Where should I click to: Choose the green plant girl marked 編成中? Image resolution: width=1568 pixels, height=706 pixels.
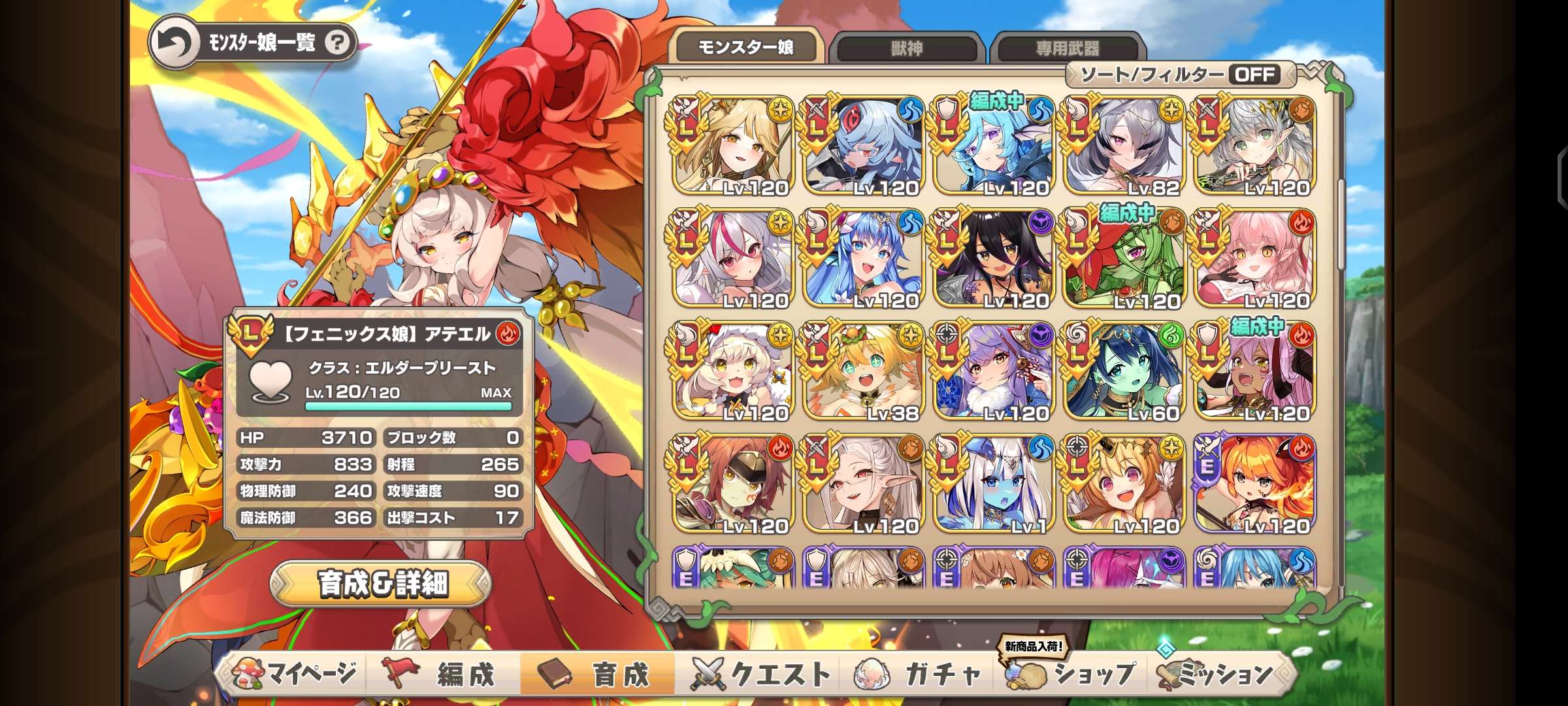tap(1124, 259)
